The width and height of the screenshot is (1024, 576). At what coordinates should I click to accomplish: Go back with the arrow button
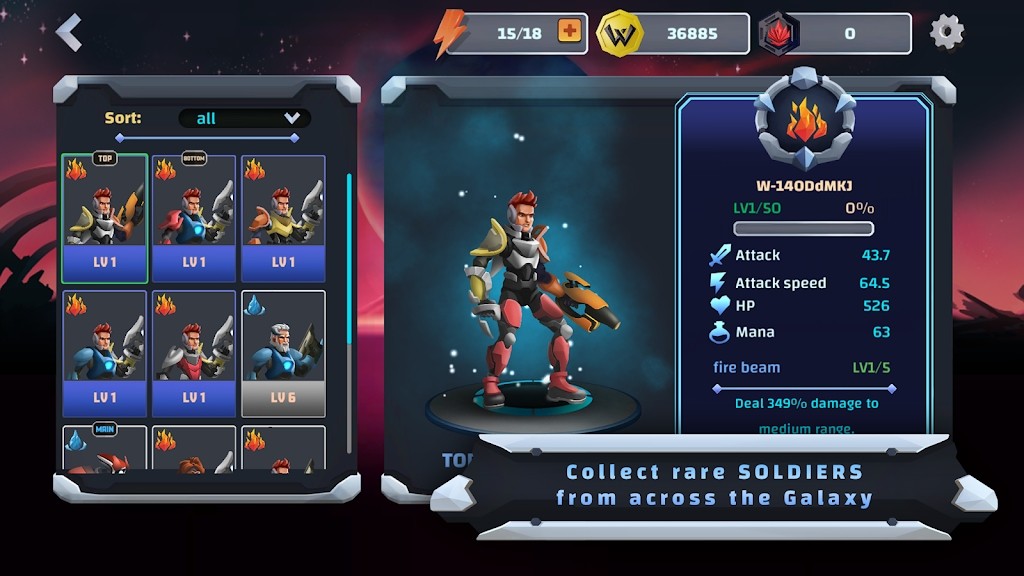(x=68, y=33)
